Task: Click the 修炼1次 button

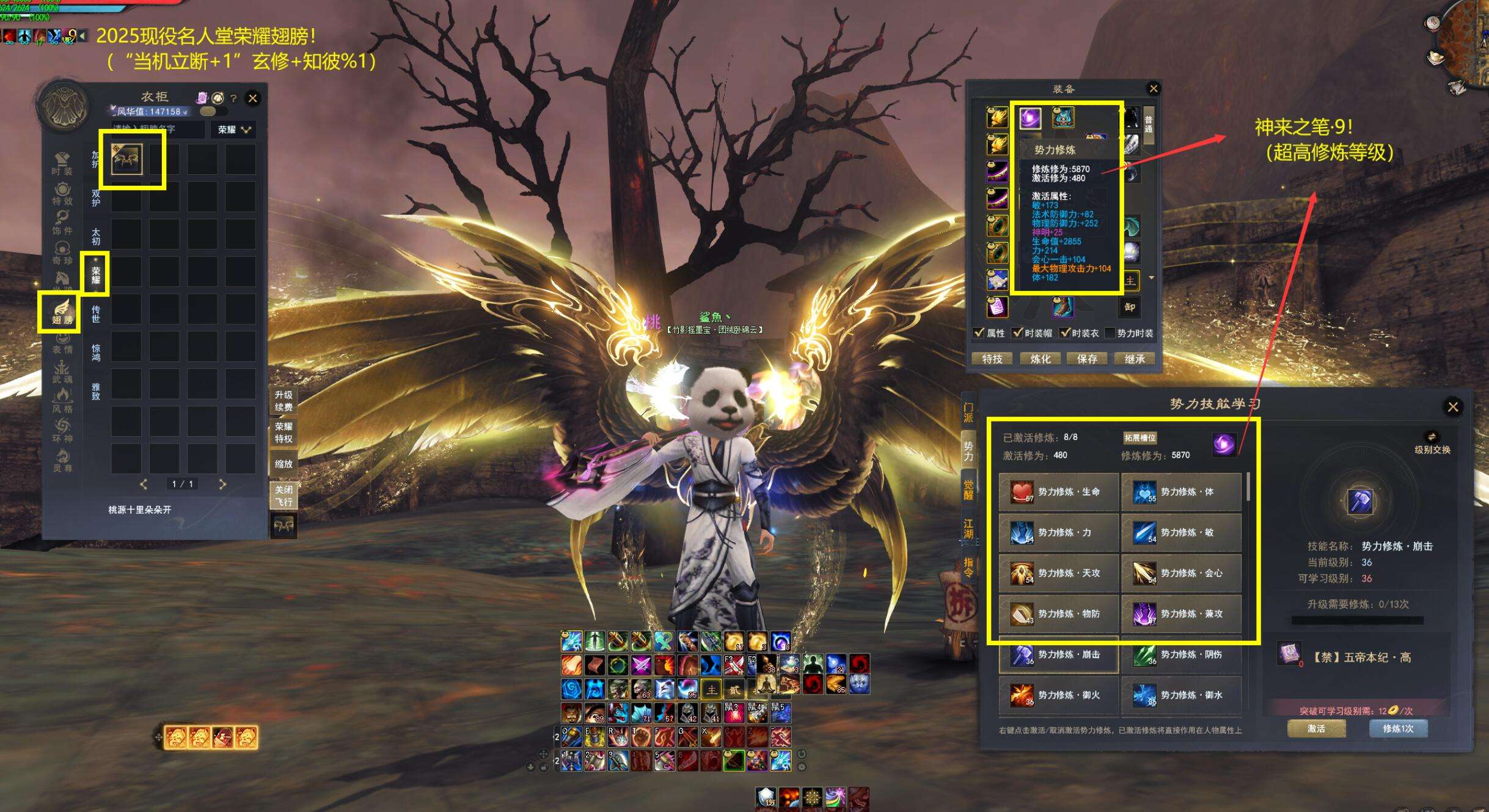Action: pos(1398,728)
